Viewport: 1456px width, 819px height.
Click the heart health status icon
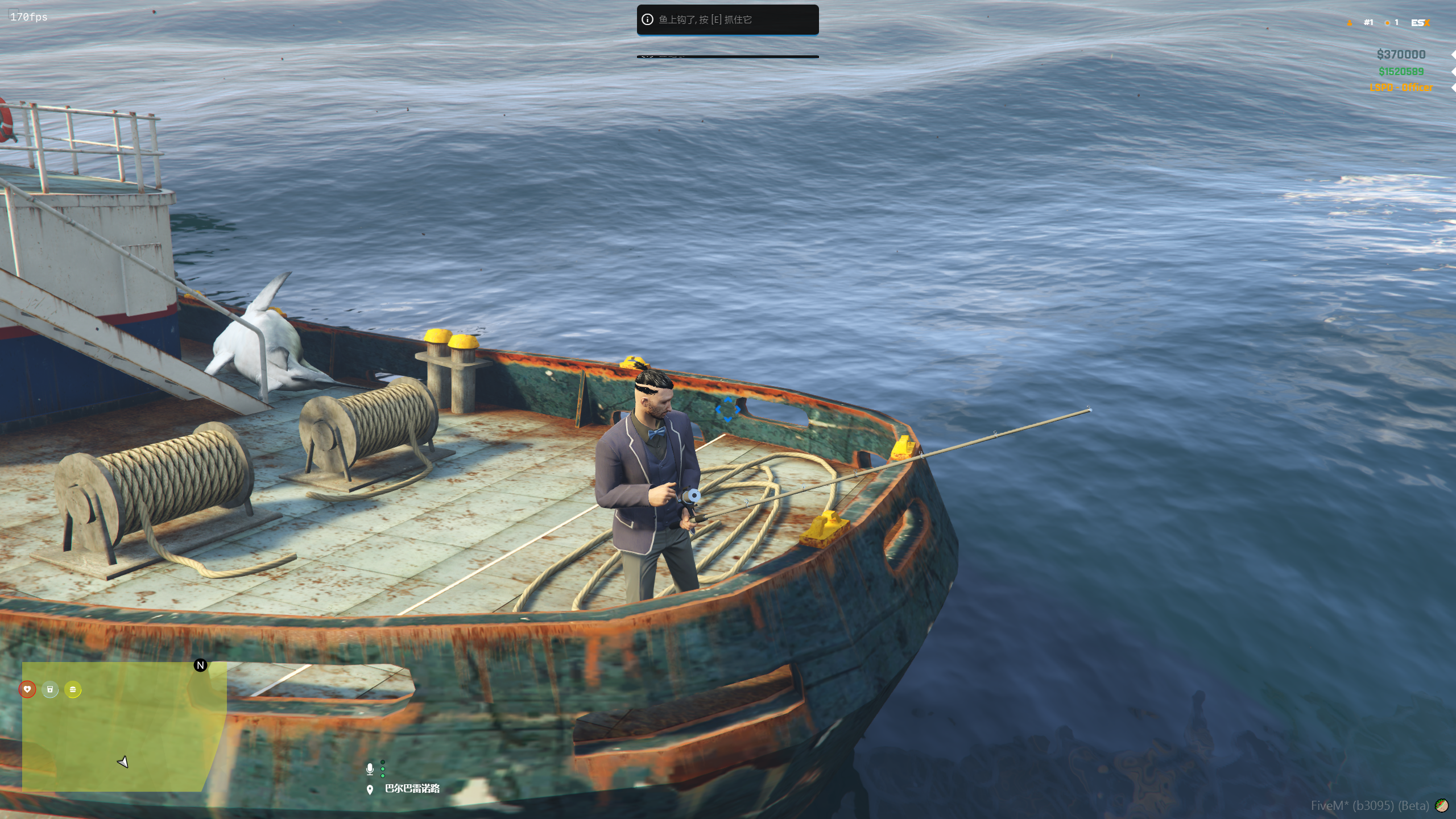[x=27, y=689]
